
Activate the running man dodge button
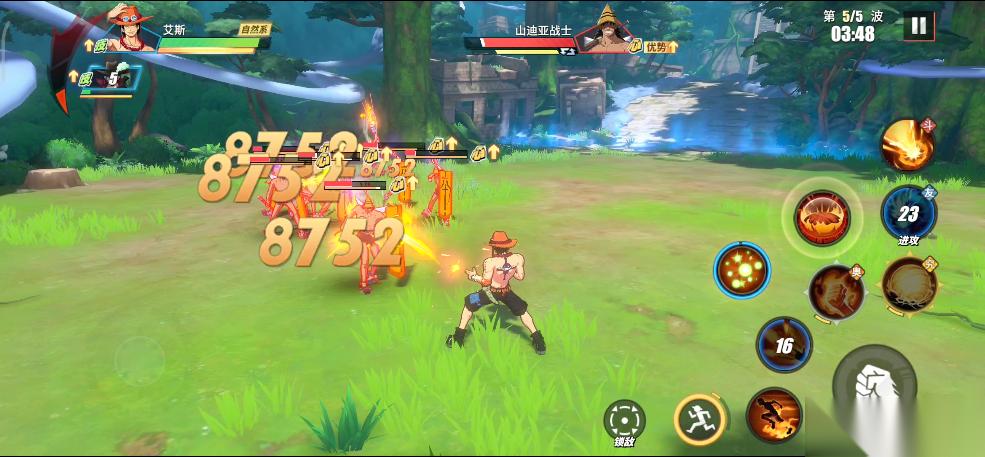[699, 419]
